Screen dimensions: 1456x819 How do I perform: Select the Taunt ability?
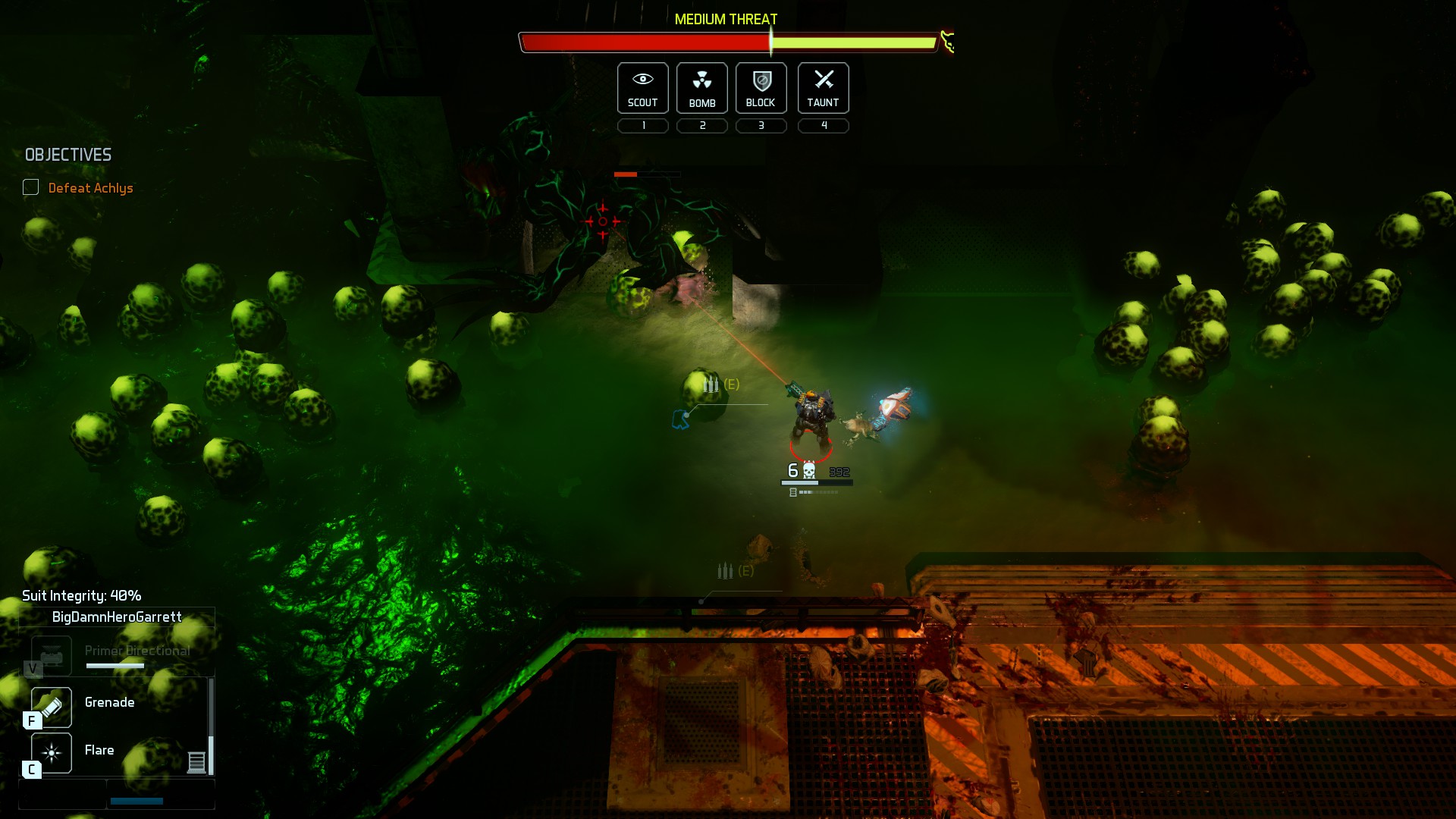pos(823,88)
